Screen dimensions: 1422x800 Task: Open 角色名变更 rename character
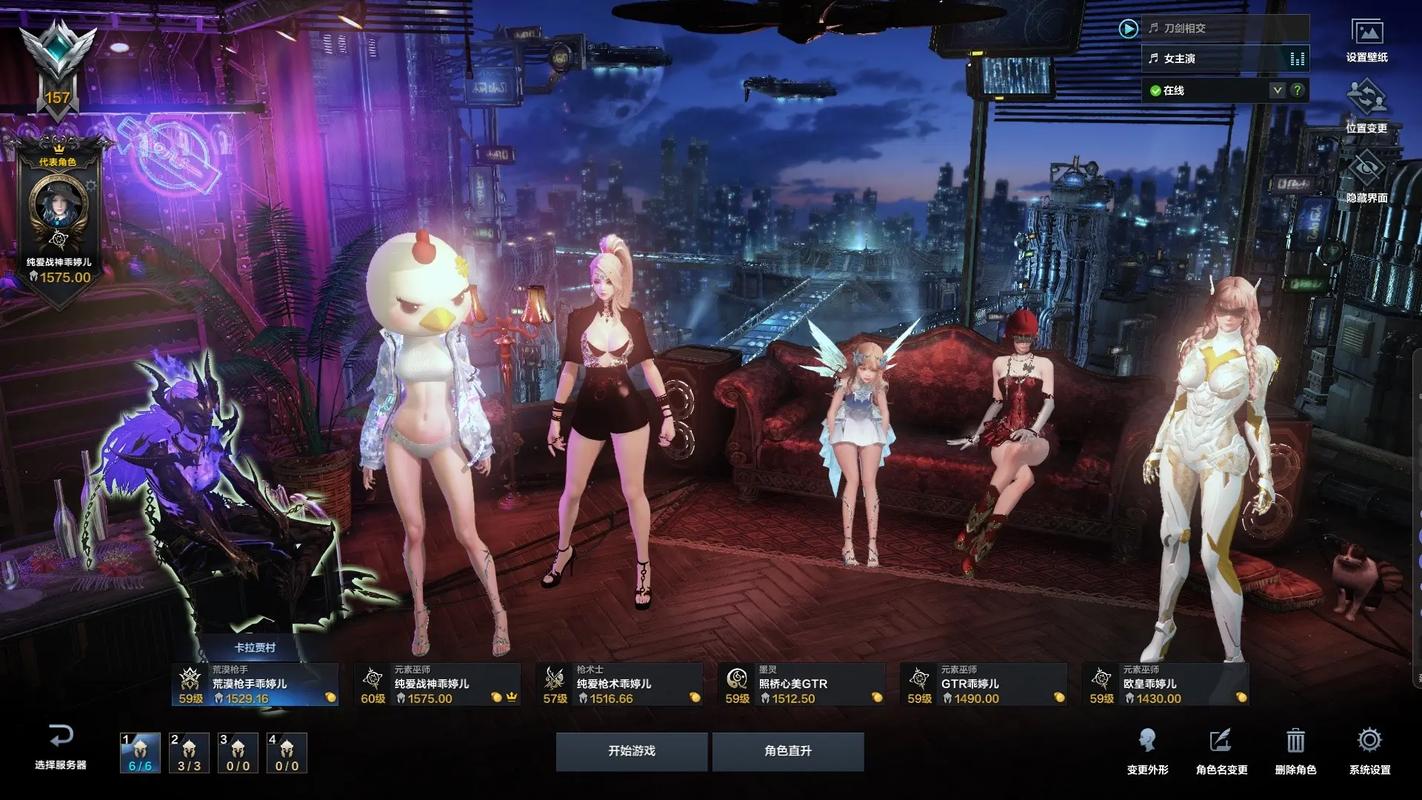(1221, 750)
